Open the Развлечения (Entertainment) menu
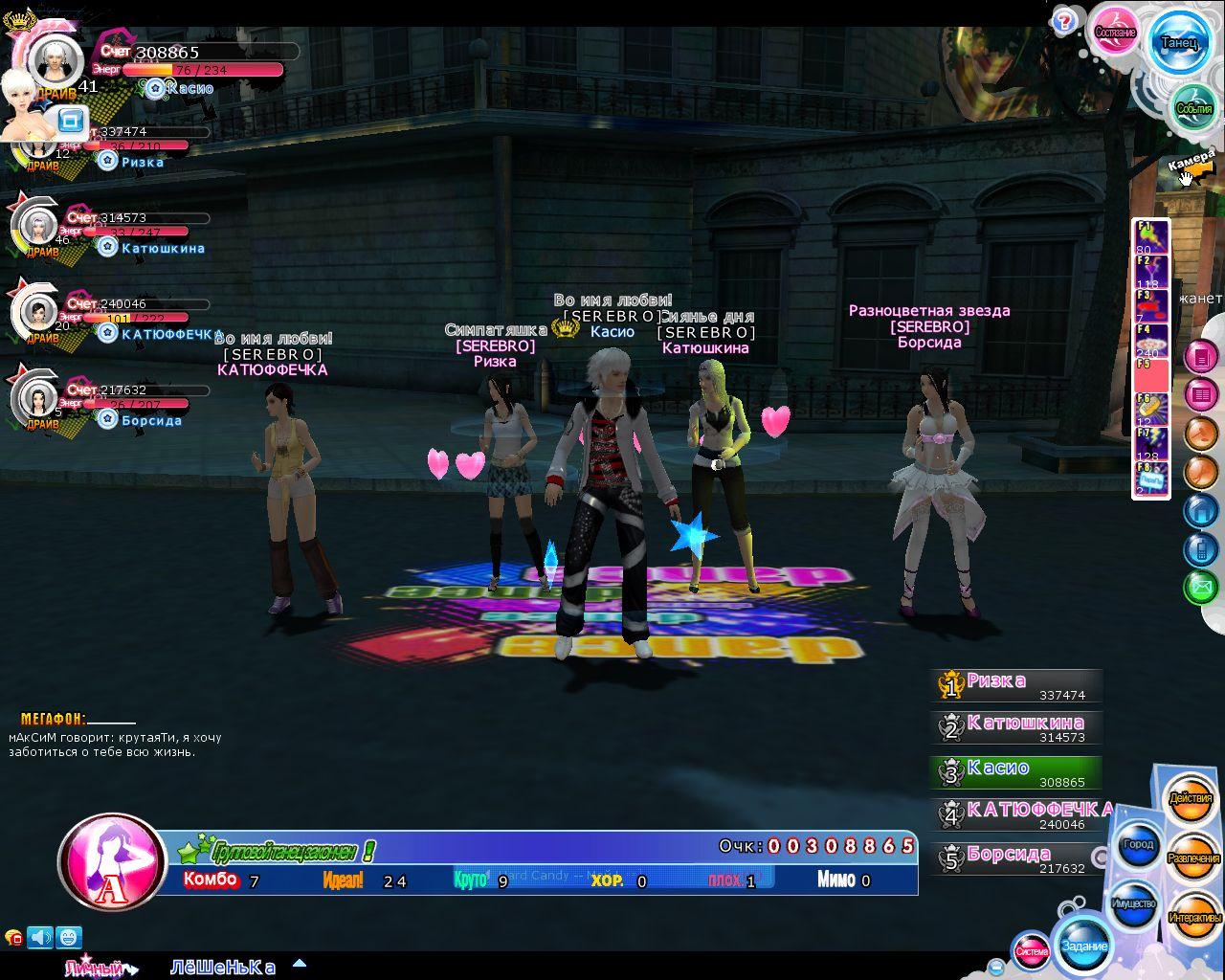The width and height of the screenshot is (1225, 980). click(x=1193, y=858)
